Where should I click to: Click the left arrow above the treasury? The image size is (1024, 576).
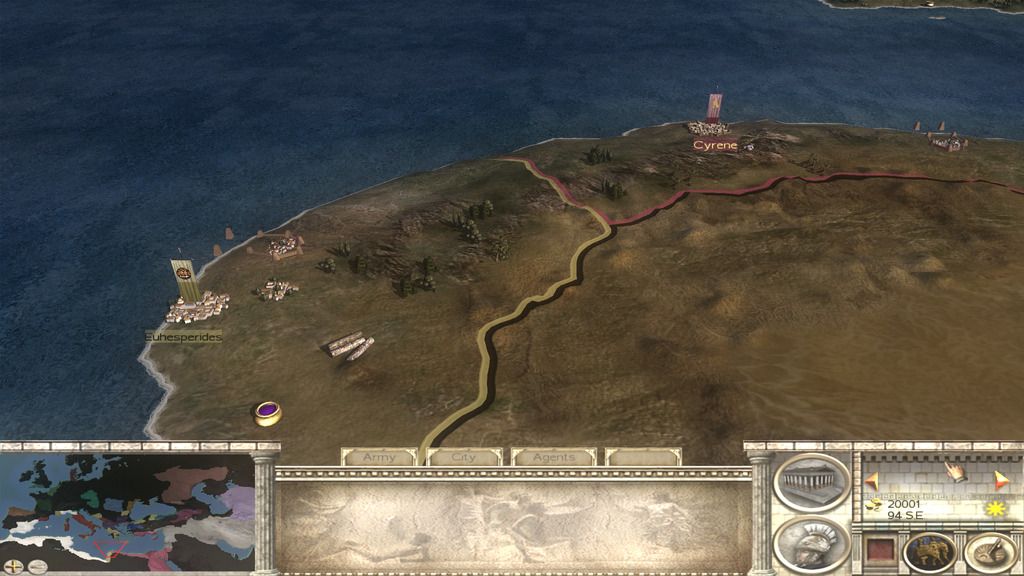[871, 479]
